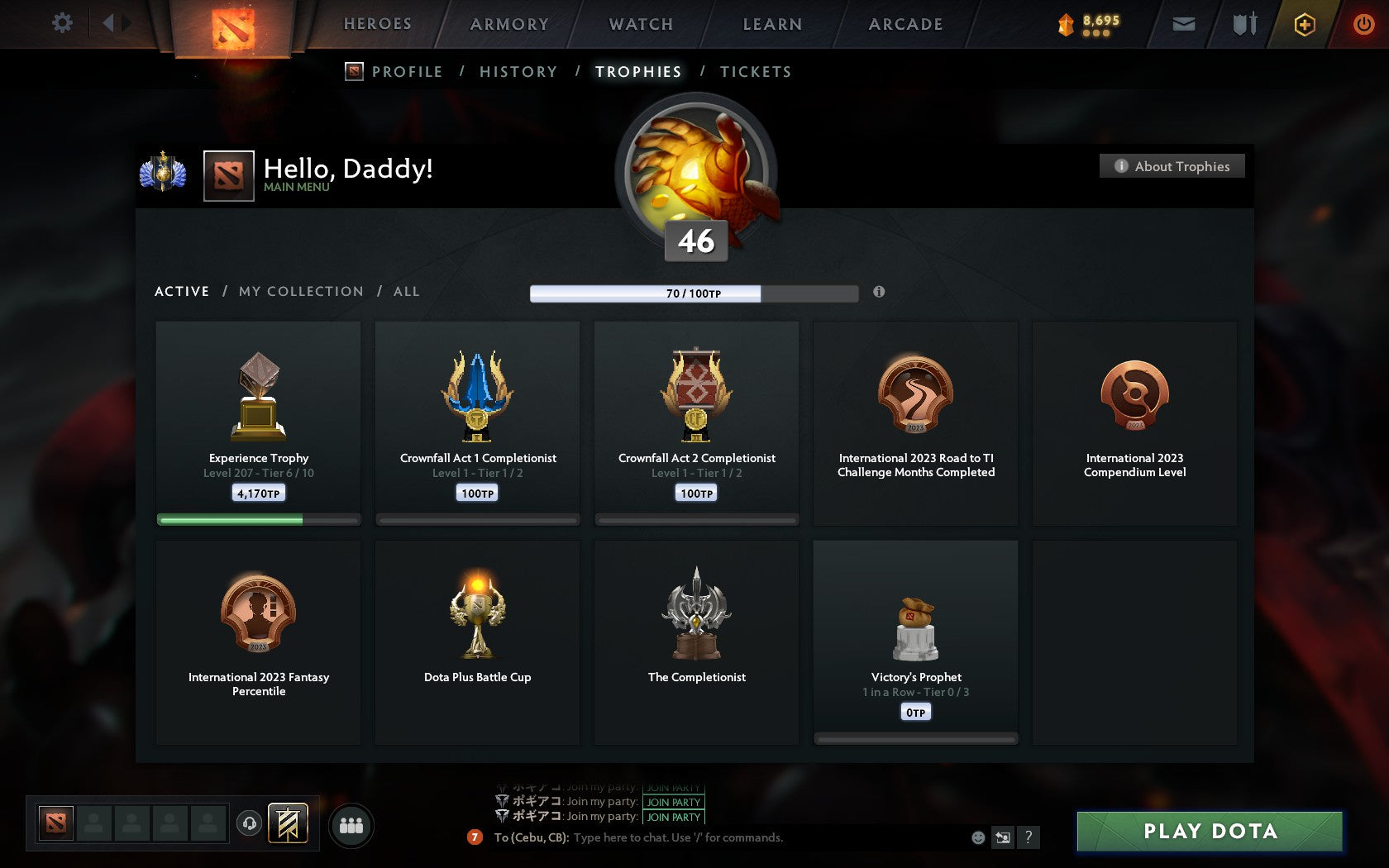Image resolution: width=1389 pixels, height=868 pixels.
Task: Toggle the voice chat headset
Action: pyautogui.click(x=250, y=824)
